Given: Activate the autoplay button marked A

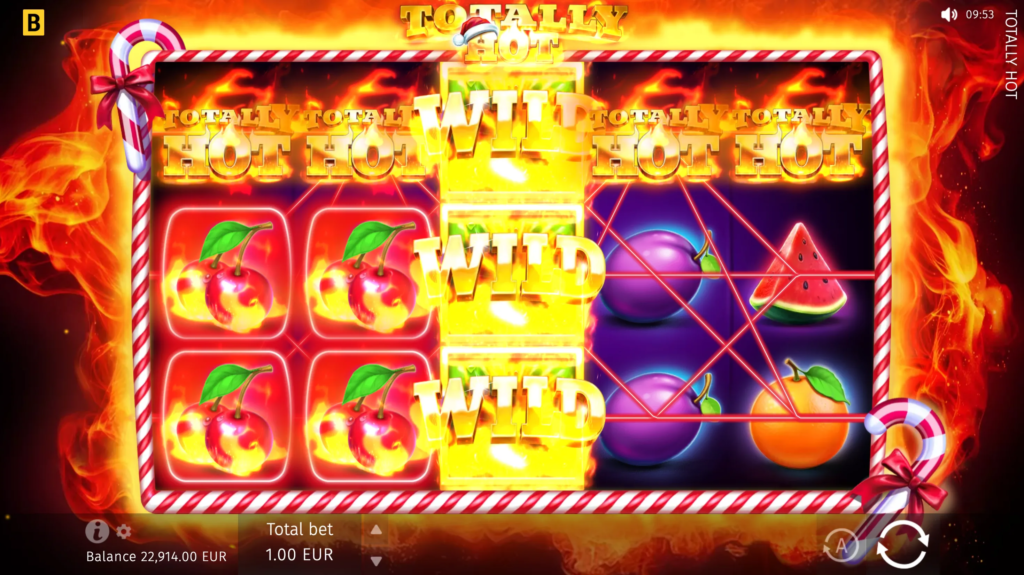Looking at the screenshot, I should point(842,546).
